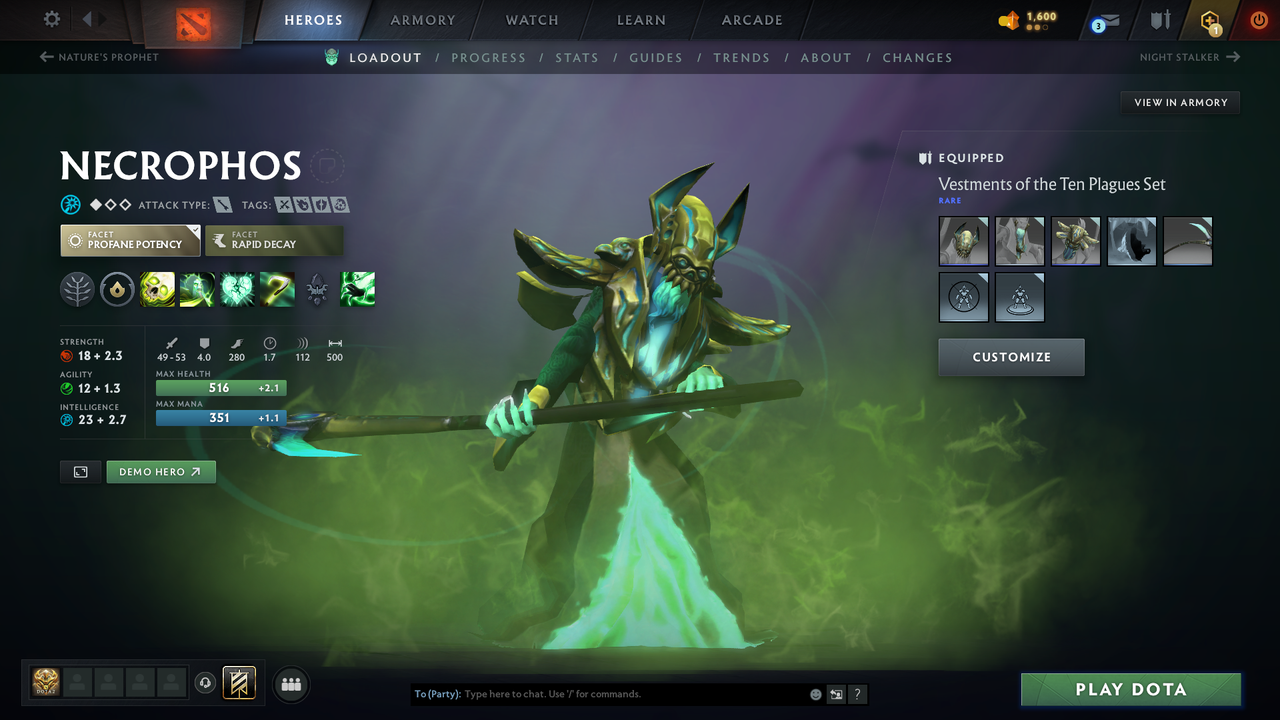
Task: Click the Ghost Shroud ability icon
Action: click(197, 289)
